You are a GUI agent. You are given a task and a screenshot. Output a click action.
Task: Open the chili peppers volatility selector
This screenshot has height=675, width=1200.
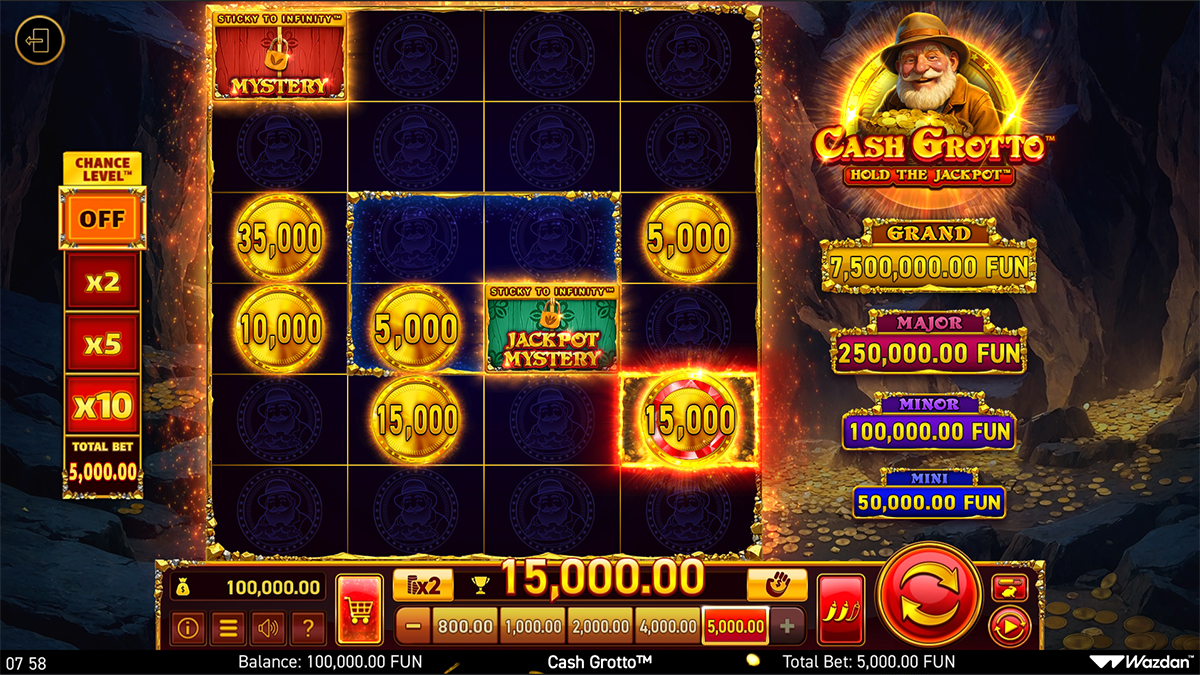pyautogui.click(x=840, y=608)
